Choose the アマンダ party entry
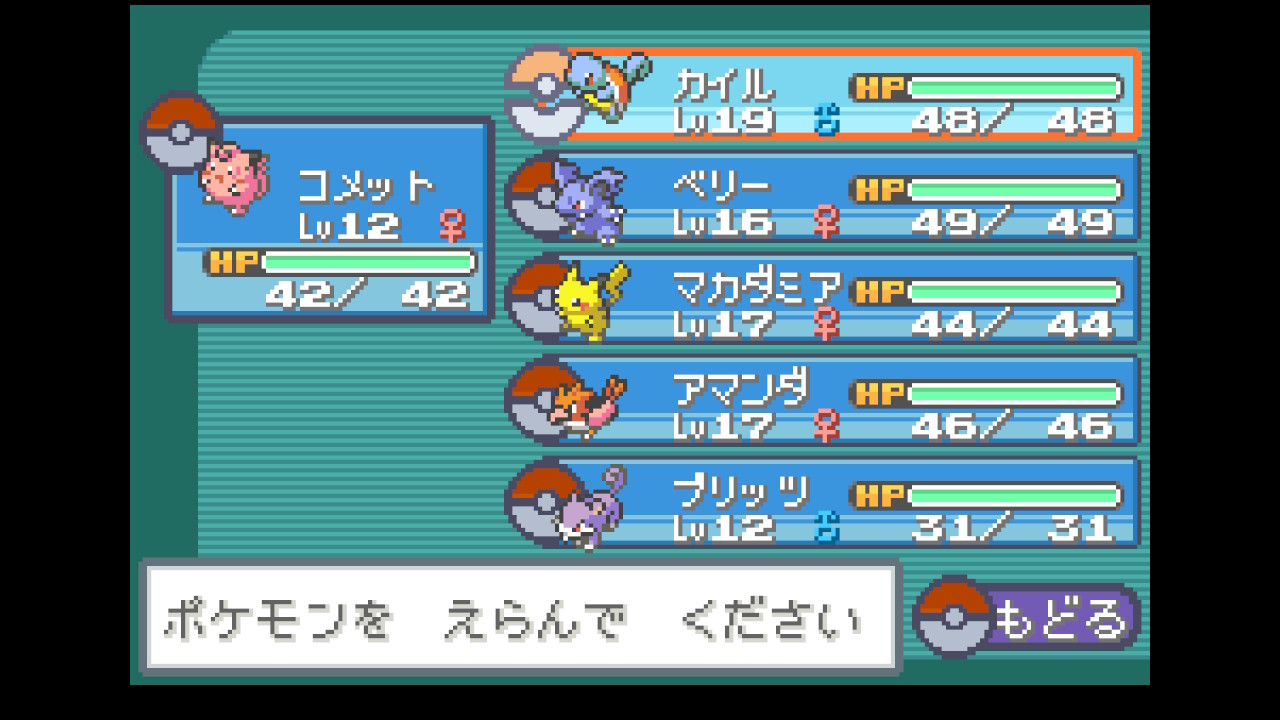Screen dimensions: 1280x720 point(840,401)
